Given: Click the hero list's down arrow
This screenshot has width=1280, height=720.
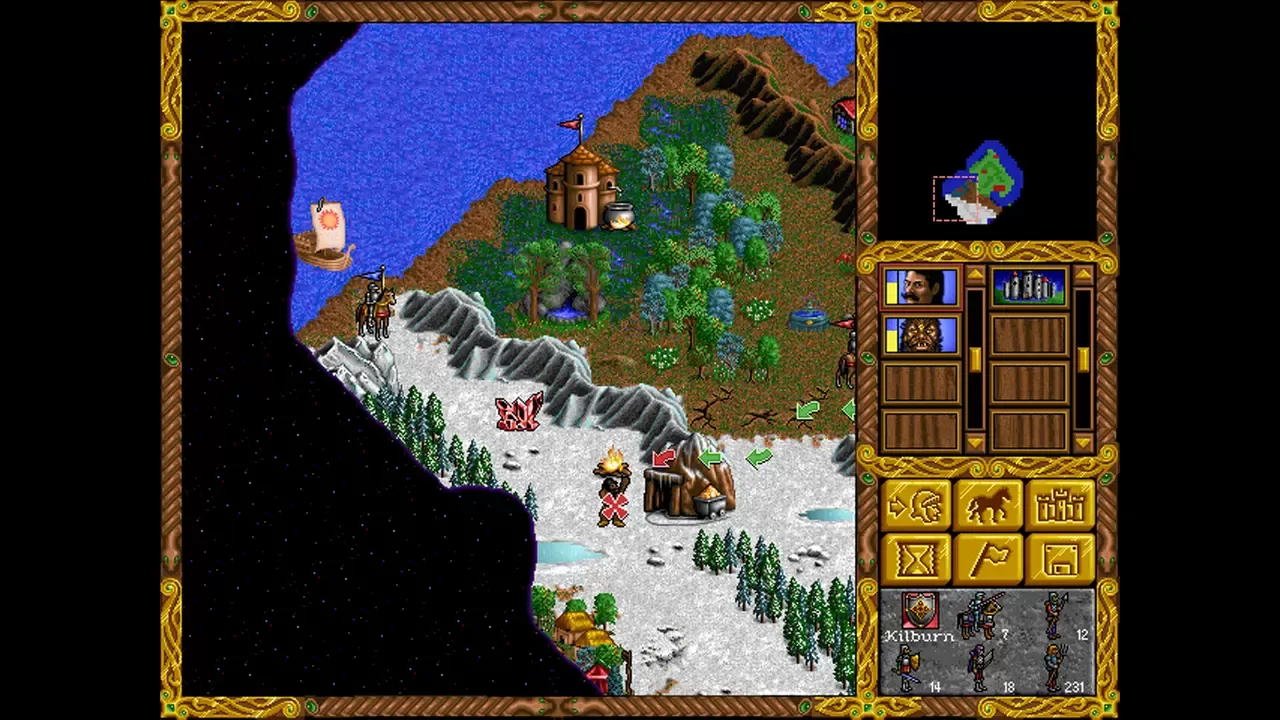Looking at the screenshot, I should tap(975, 442).
